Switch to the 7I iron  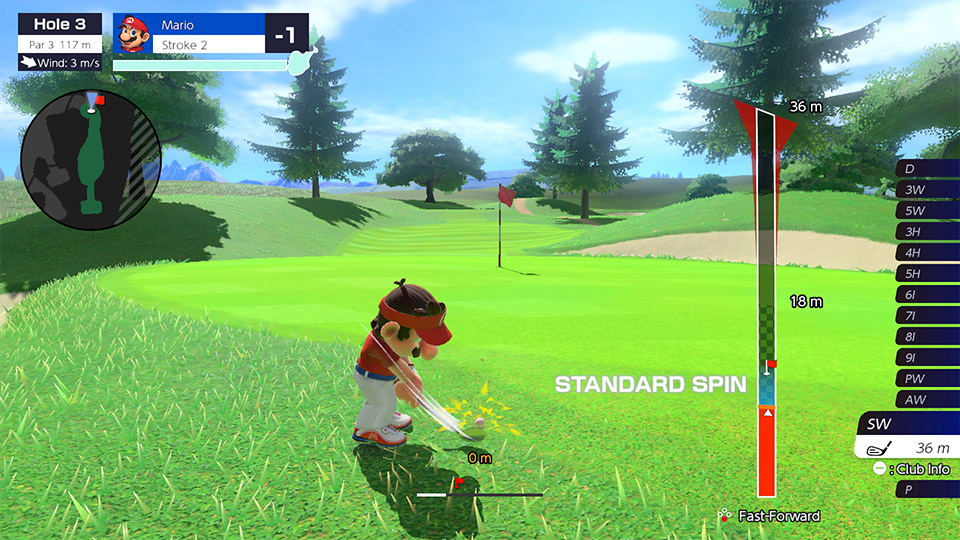[x=927, y=315]
